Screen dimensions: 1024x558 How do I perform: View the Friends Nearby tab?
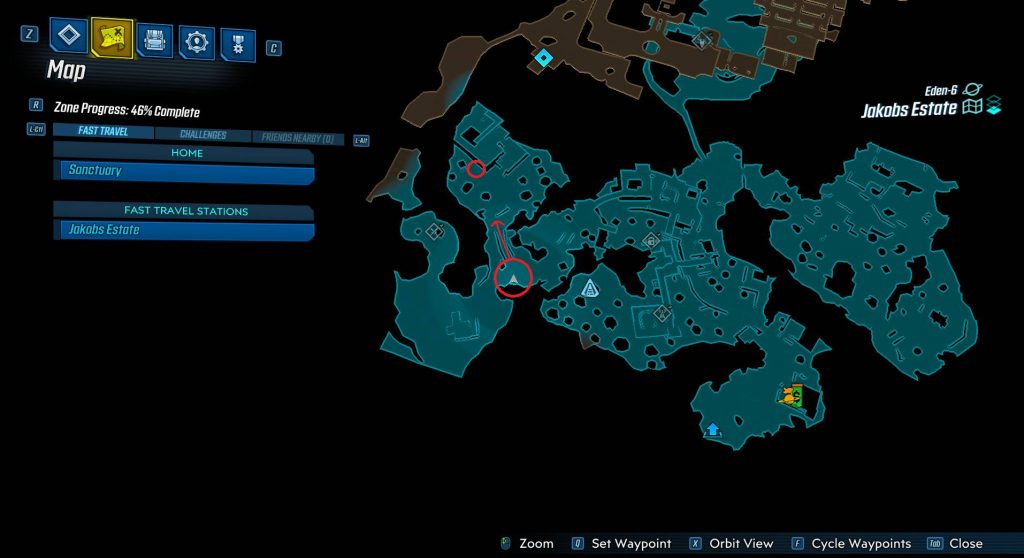(298, 139)
